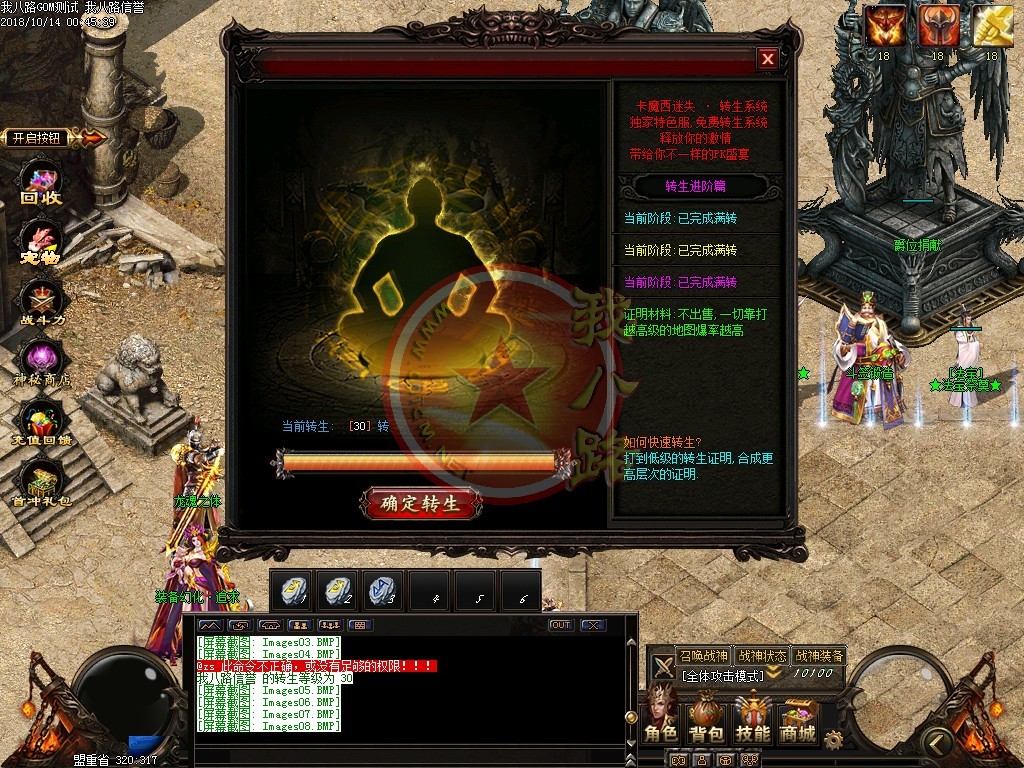Open the 回收 recycle menu
The image size is (1024, 768).
point(42,185)
